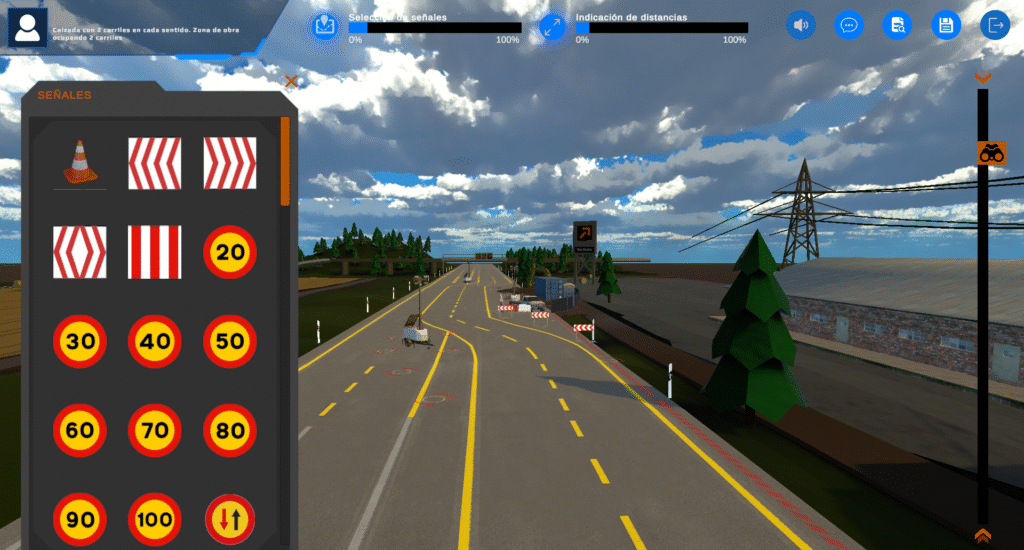Image resolution: width=1024 pixels, height=550 pixels.
Task: Select the 90 speed limit sign
Action: (80, 520)
